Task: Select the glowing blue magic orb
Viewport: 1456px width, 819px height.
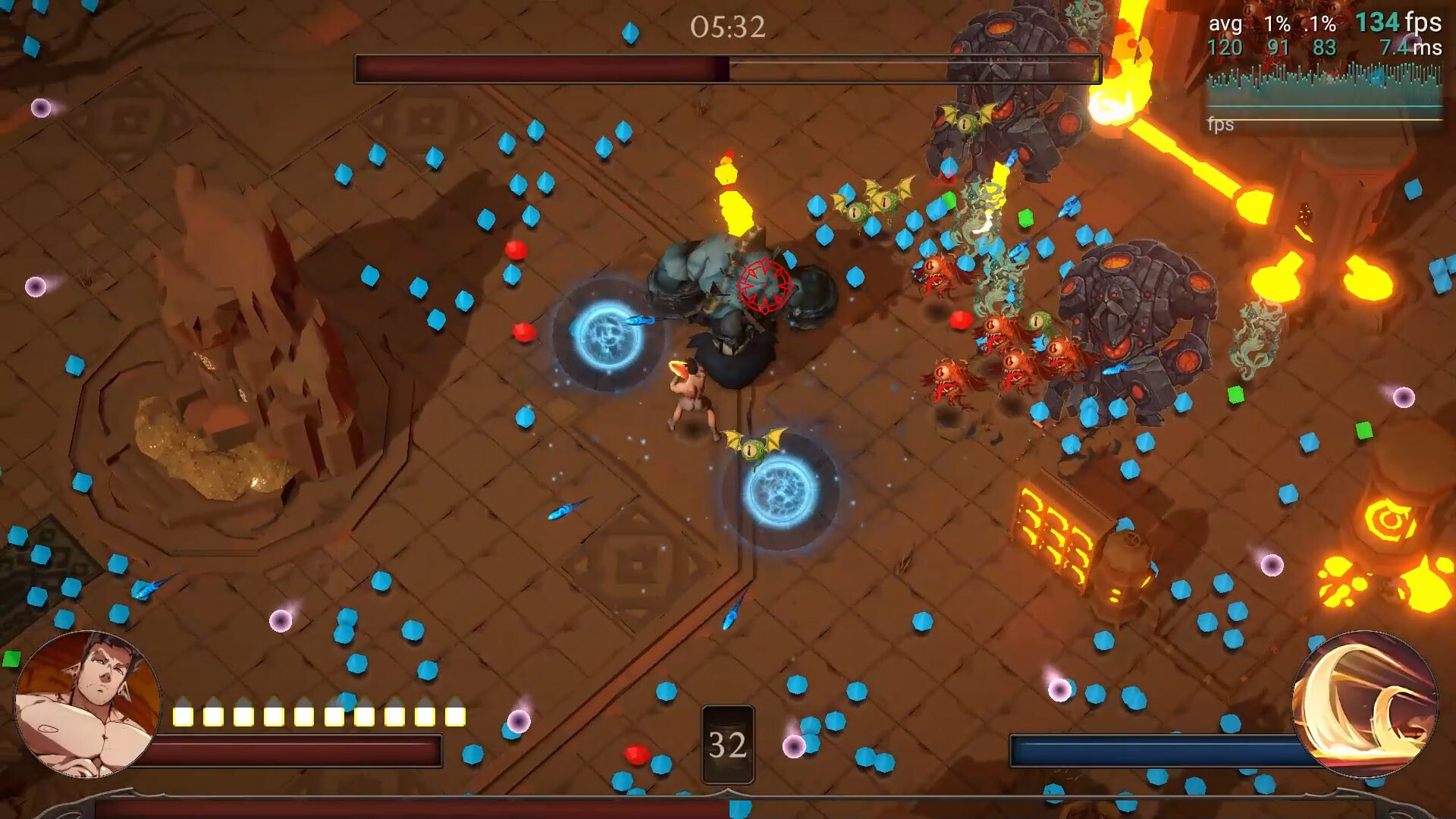Action: (x=781, y=493)
